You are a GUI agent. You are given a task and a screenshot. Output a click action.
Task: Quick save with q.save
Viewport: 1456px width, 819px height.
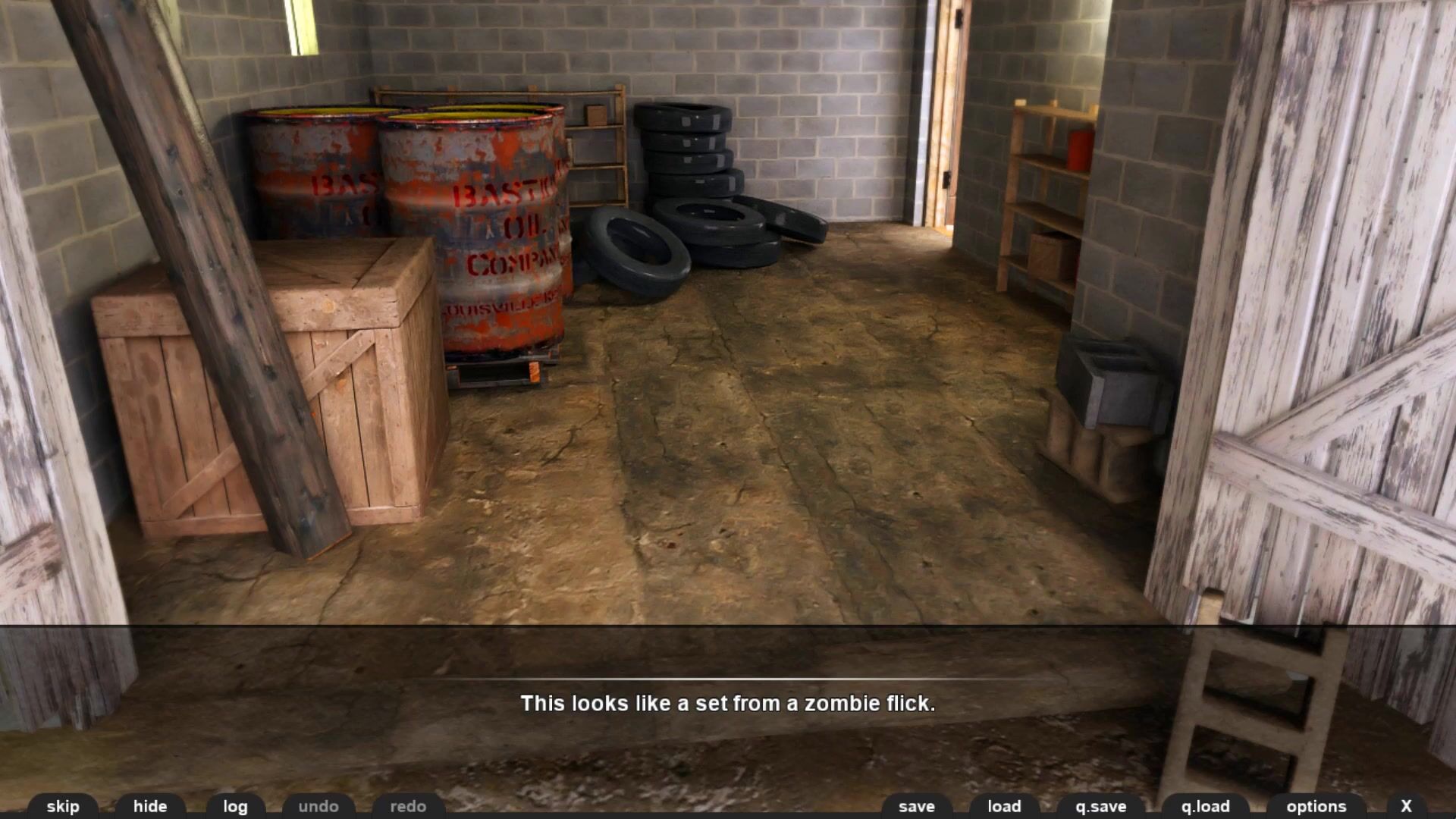1100,806
